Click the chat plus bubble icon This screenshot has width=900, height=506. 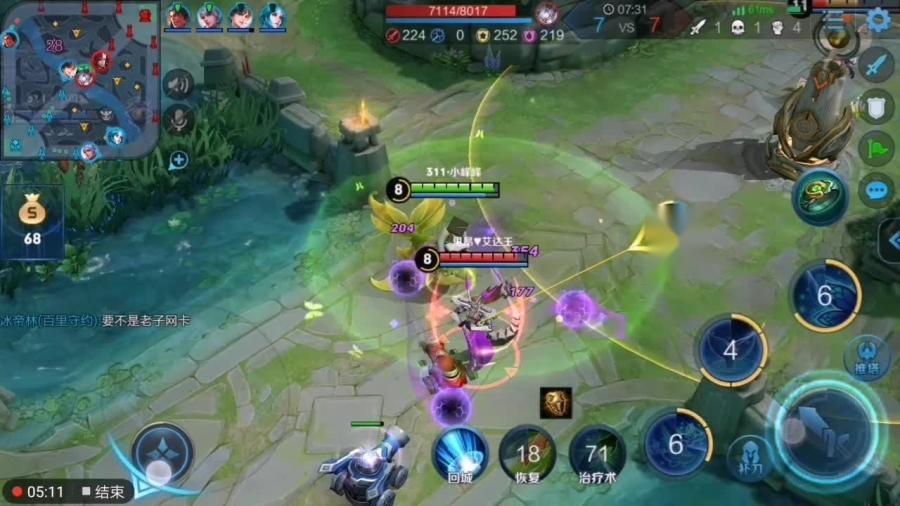click(179, 160)
